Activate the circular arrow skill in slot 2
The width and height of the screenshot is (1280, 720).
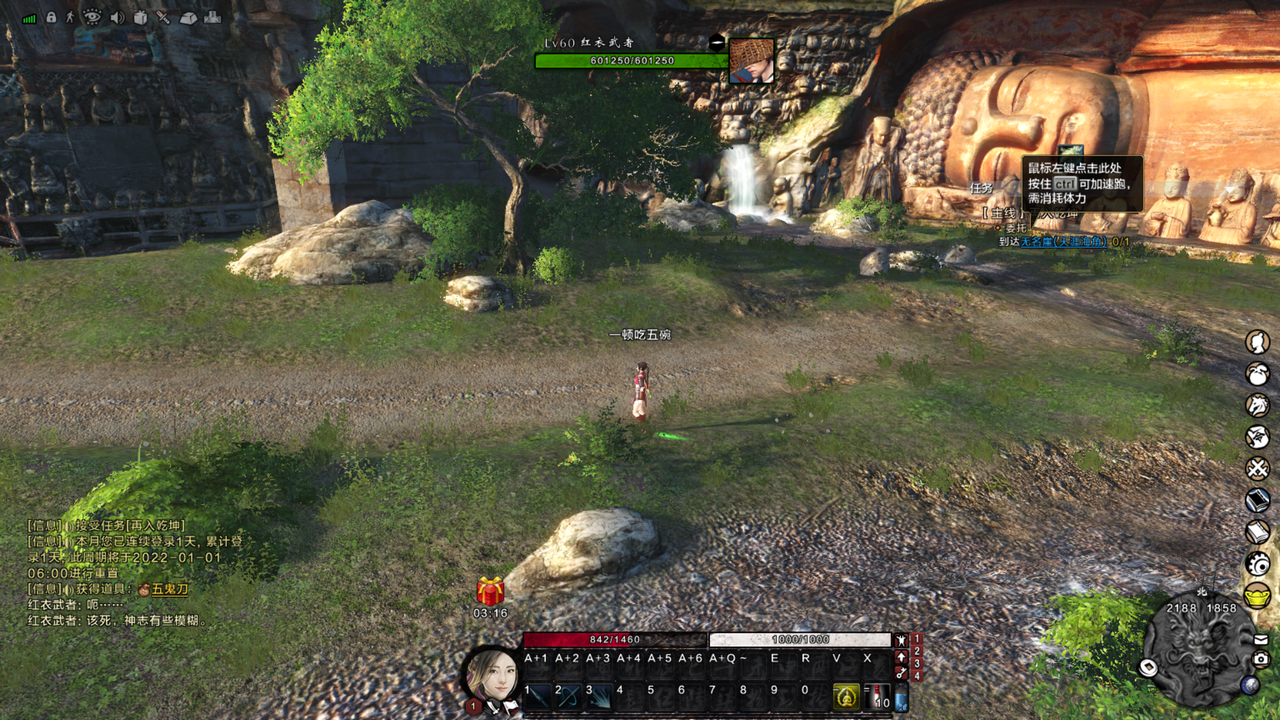tap(568, 696)
